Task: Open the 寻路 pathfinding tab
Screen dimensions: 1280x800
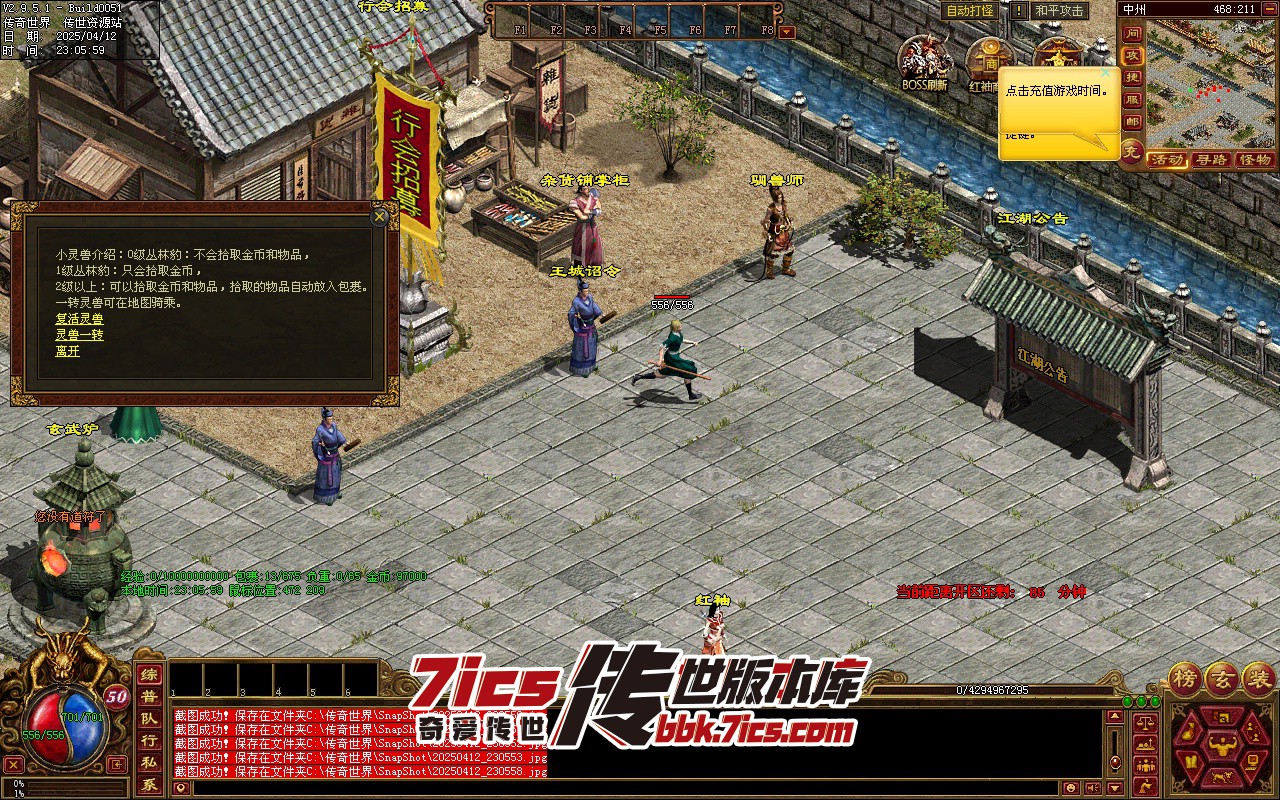Action: coord(1211,160)
